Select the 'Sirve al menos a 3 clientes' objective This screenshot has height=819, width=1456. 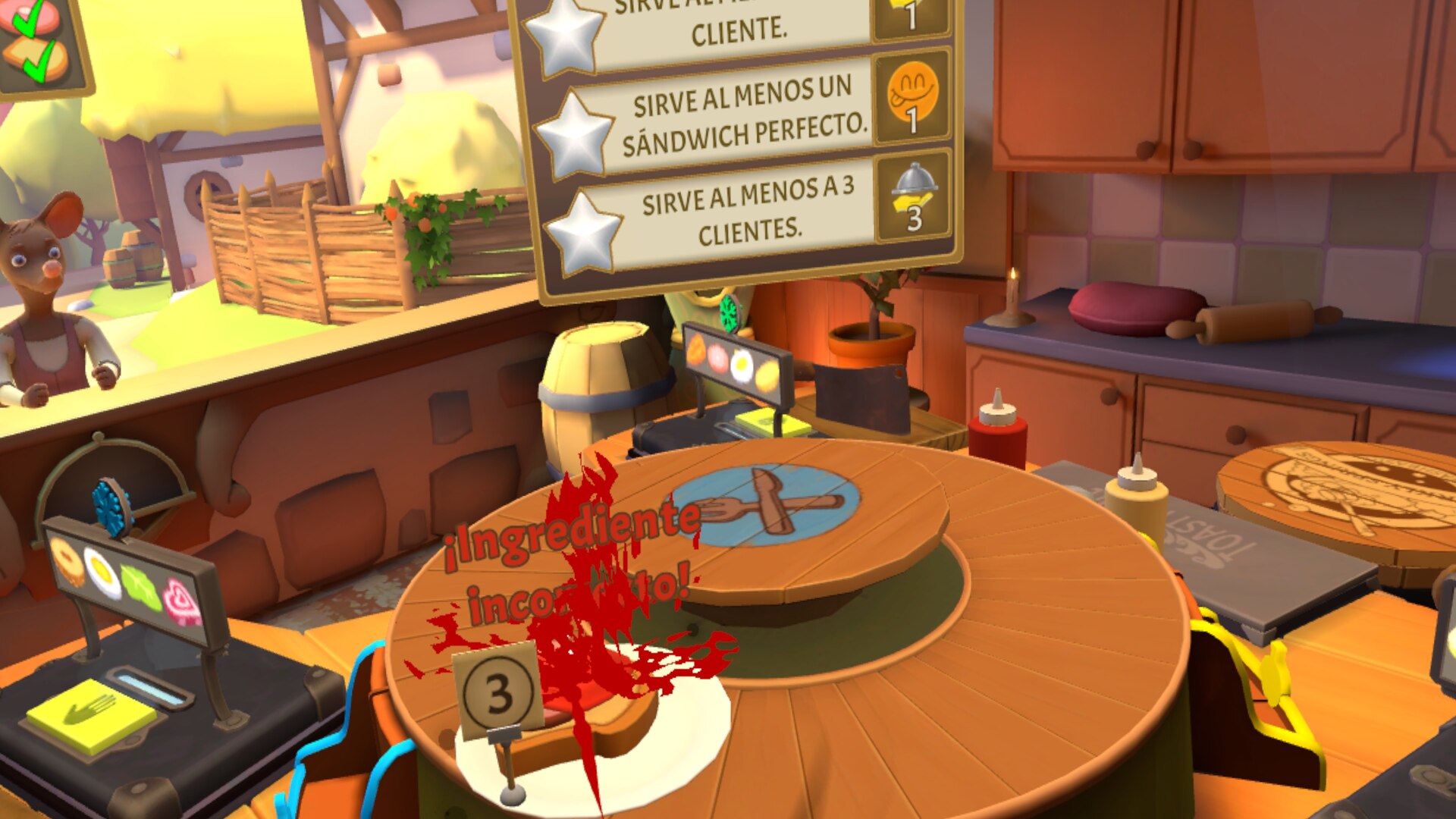pos(747,212)
